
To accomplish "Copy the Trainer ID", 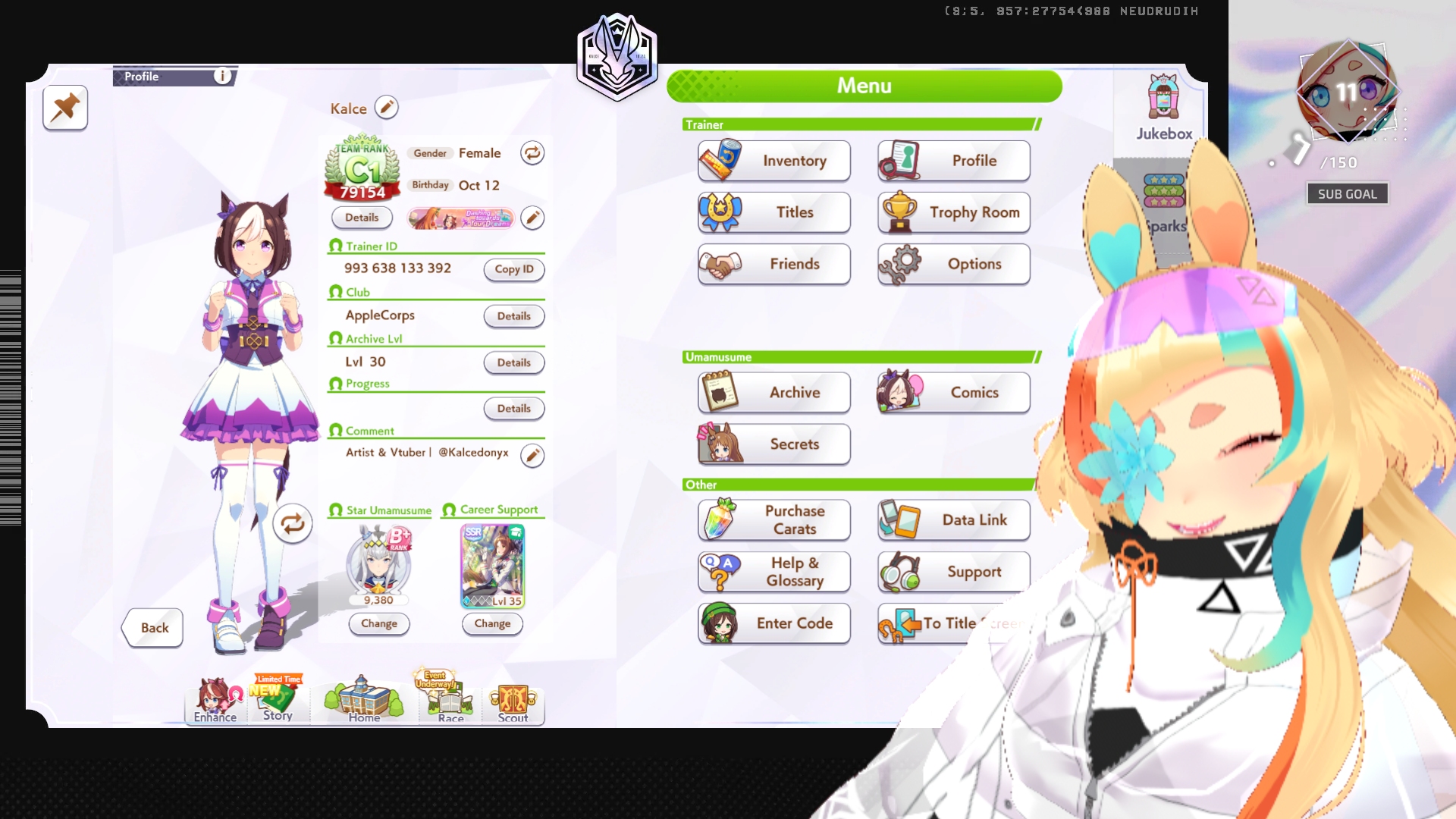I will (x=514, y=269).
